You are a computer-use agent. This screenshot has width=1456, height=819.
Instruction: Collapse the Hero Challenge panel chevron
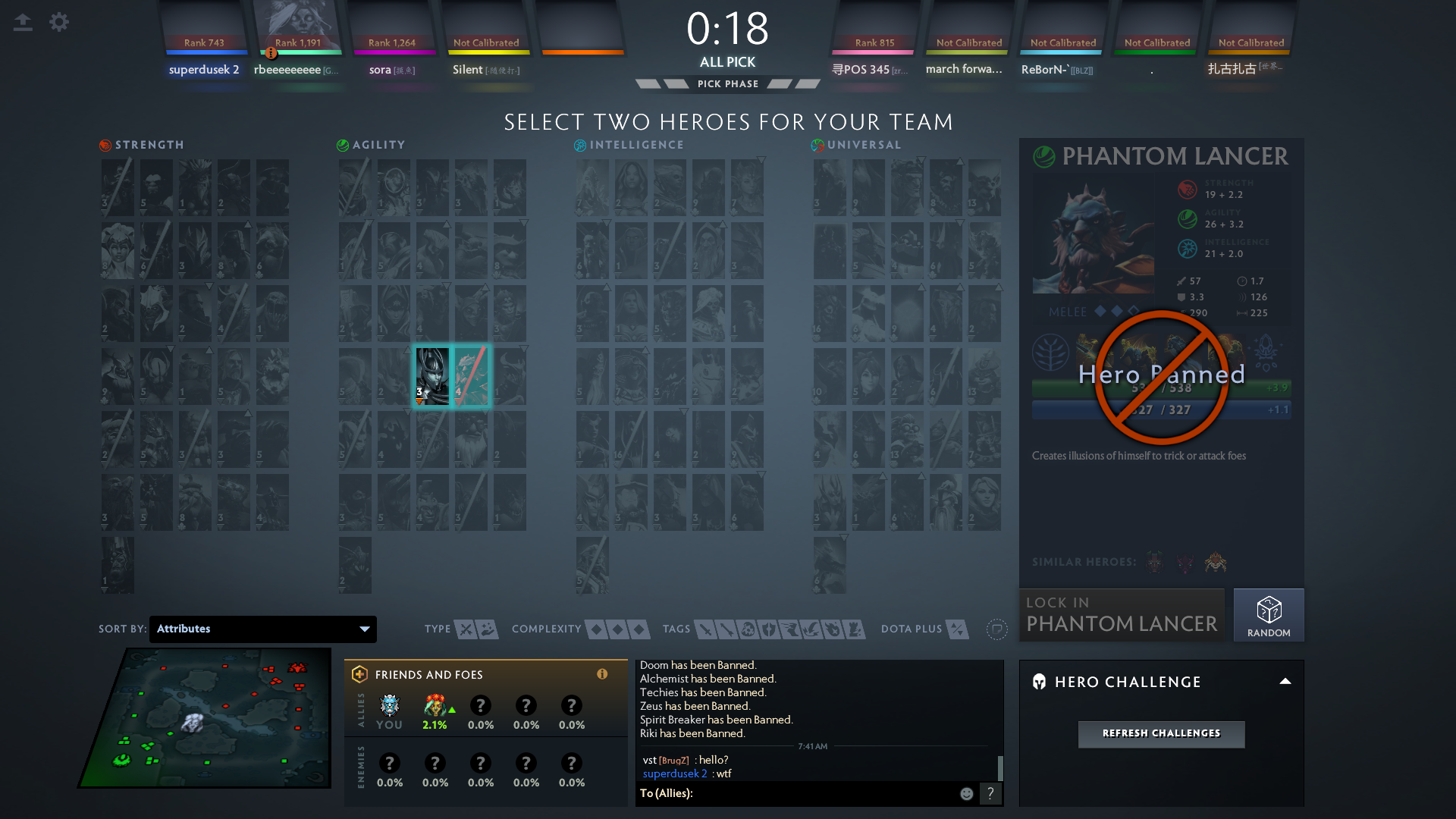tap(1285, 682)
